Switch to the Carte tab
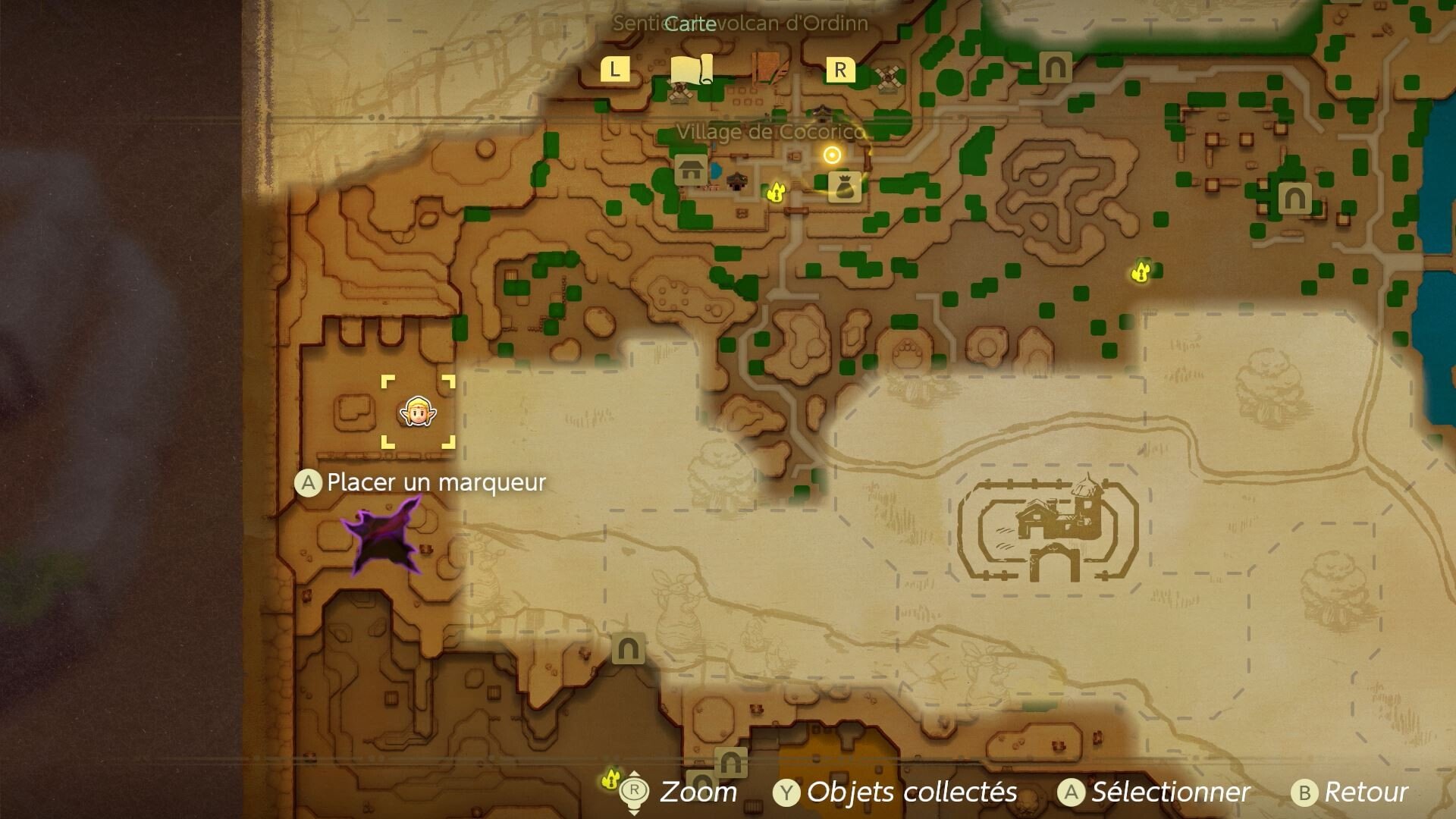 pos(690,24)
